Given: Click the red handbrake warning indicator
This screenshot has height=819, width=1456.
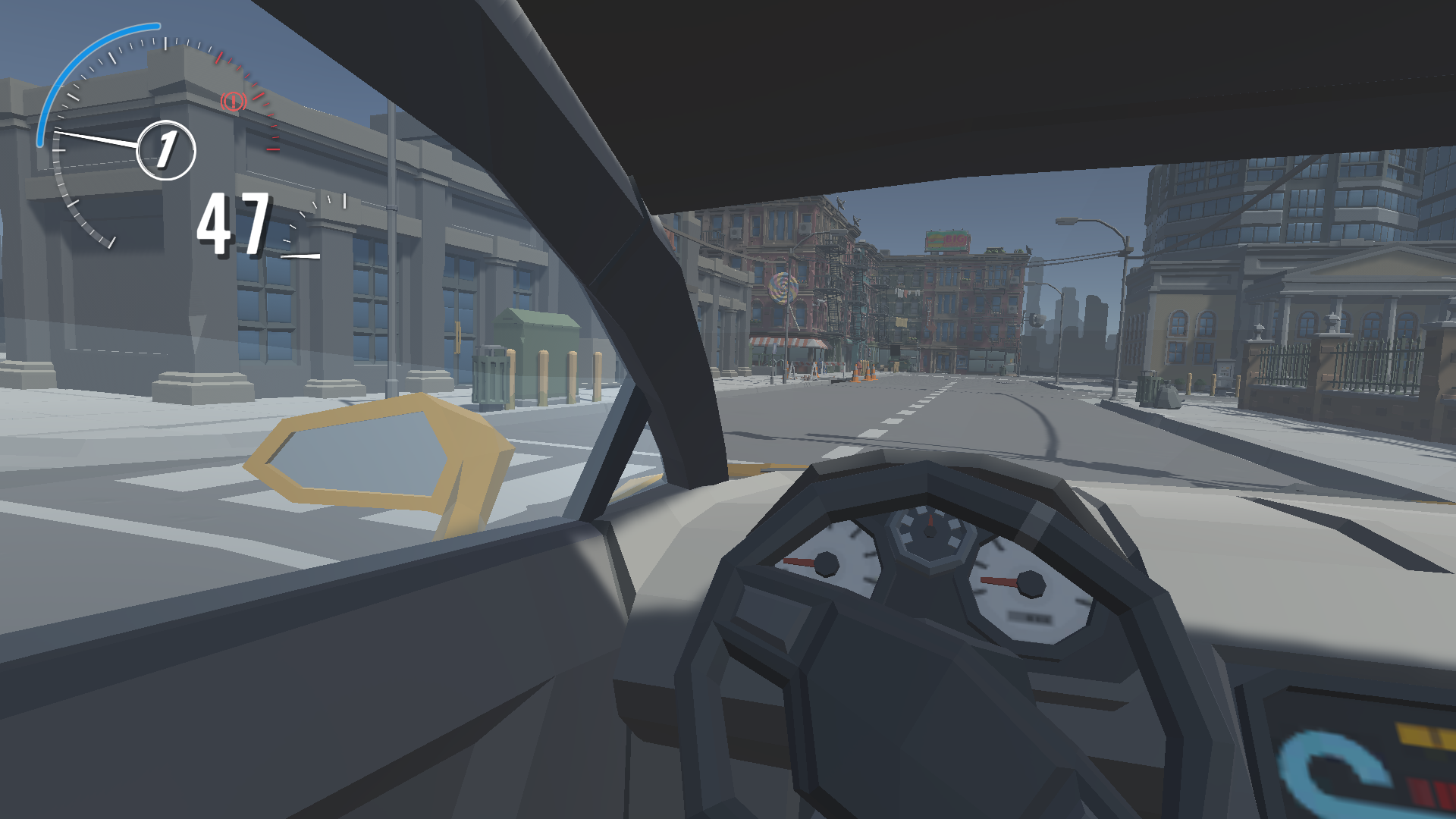Looking at the screenshot, I should pos(233,102).
